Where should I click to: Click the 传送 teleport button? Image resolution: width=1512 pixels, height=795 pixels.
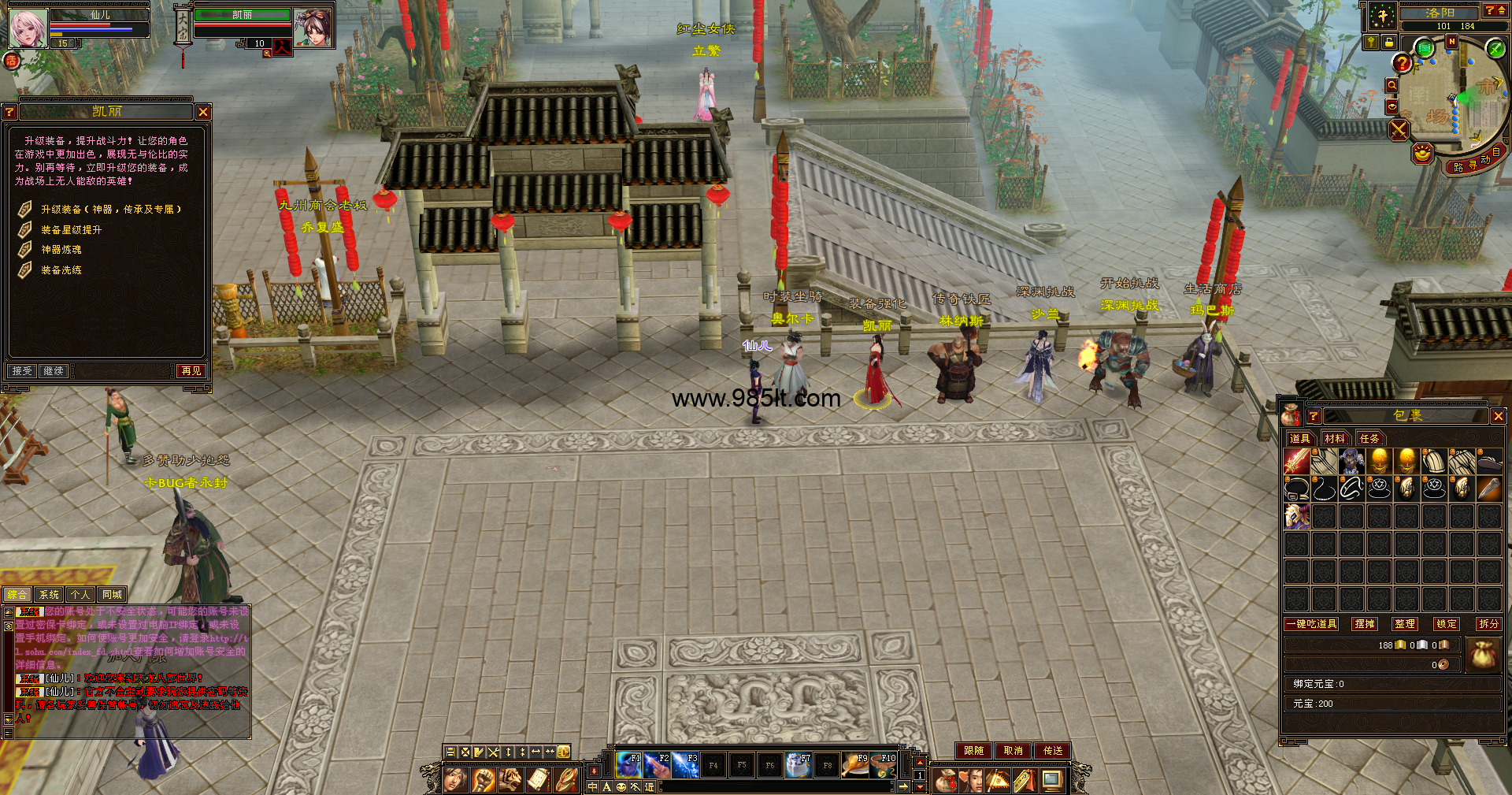click(x=1053, y=751)
